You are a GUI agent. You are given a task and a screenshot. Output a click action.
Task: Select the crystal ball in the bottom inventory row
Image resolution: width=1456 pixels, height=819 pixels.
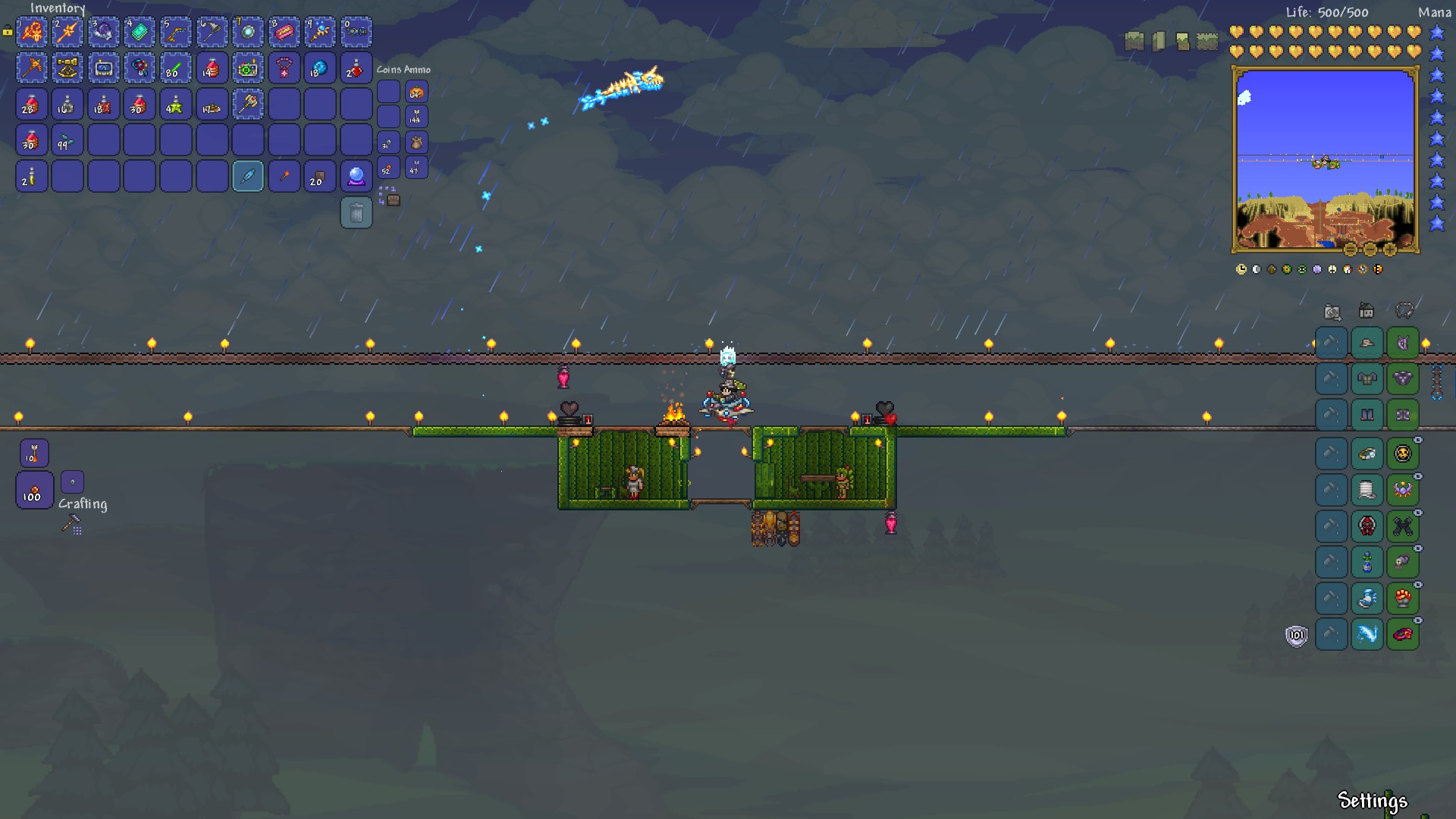[356, 176]
